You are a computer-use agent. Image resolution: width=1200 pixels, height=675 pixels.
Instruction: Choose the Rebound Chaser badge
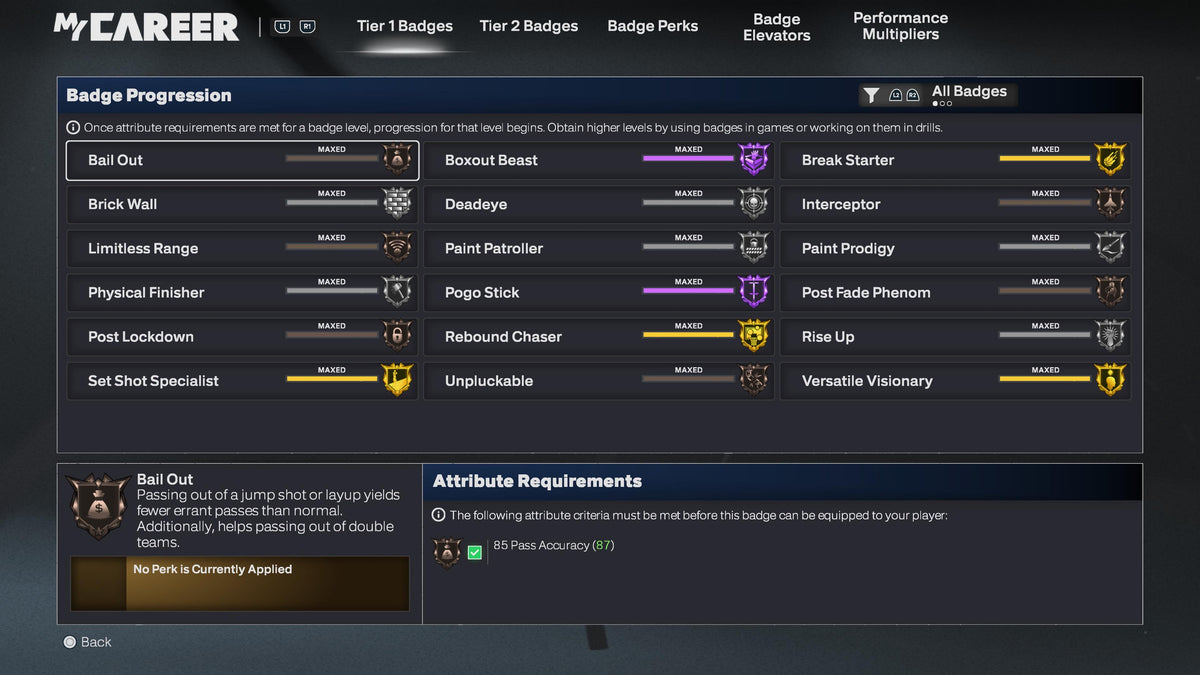(x=598, y=336)
